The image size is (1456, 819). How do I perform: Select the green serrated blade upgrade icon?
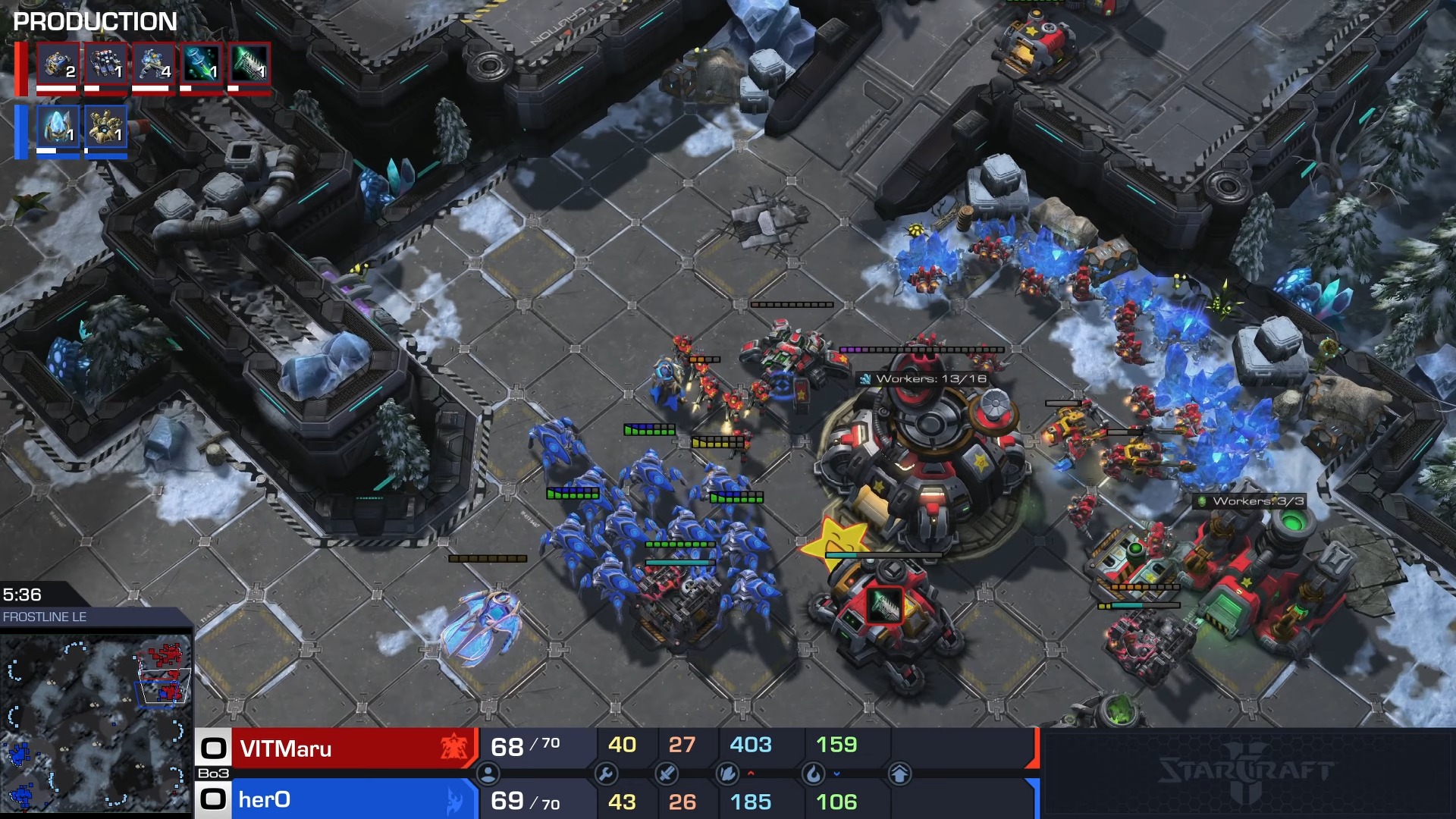tap(249, 63)
